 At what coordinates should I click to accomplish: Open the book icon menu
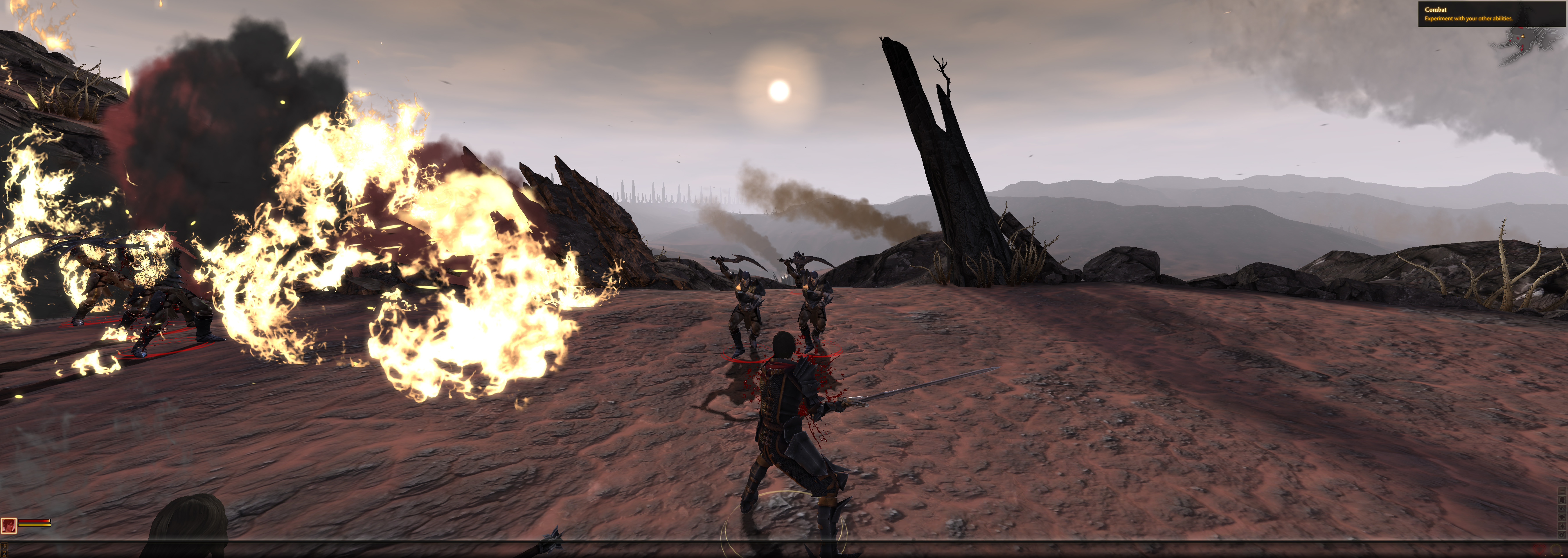click(x=1562, y=518)
